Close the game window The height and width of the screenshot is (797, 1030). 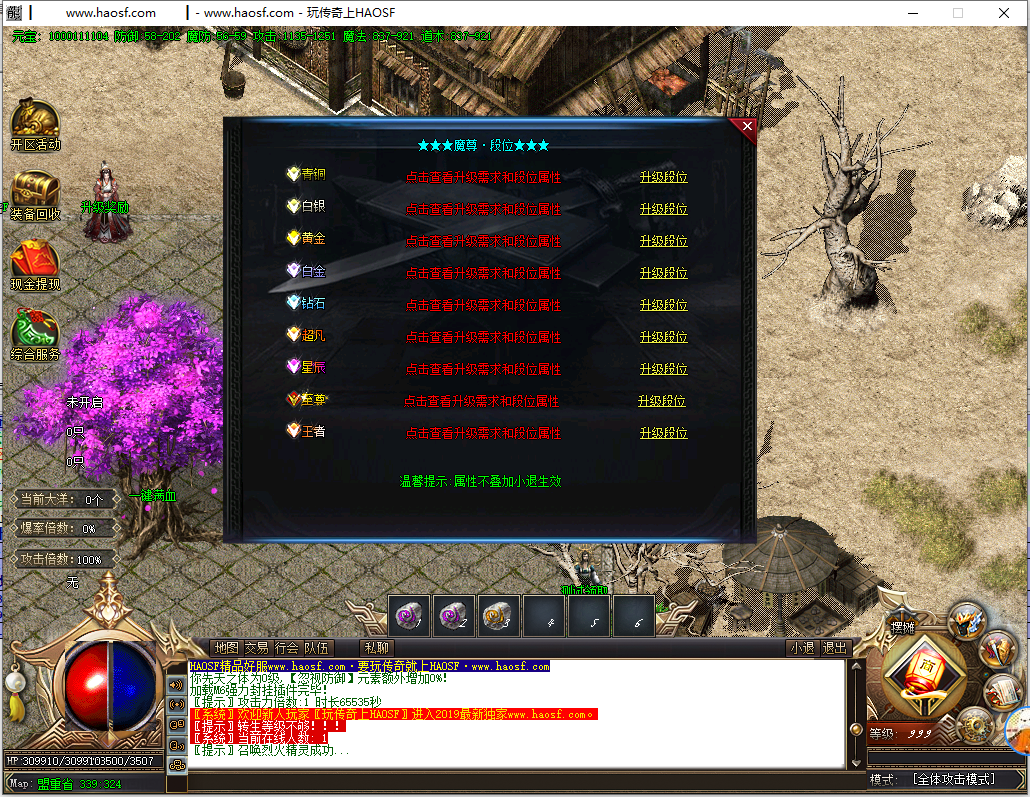click(x=1003, y=13)
